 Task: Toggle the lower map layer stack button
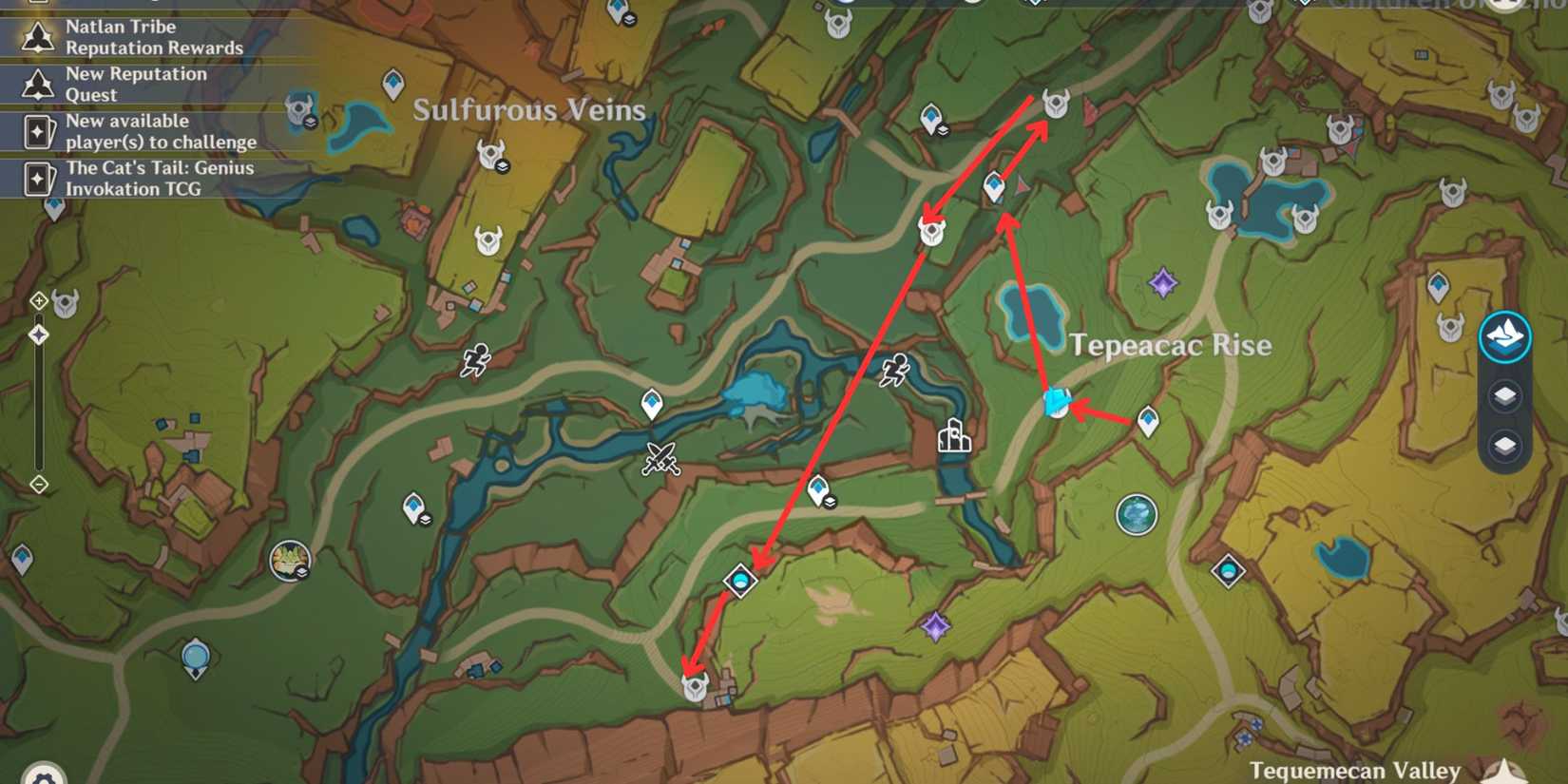coord(1504,445)
